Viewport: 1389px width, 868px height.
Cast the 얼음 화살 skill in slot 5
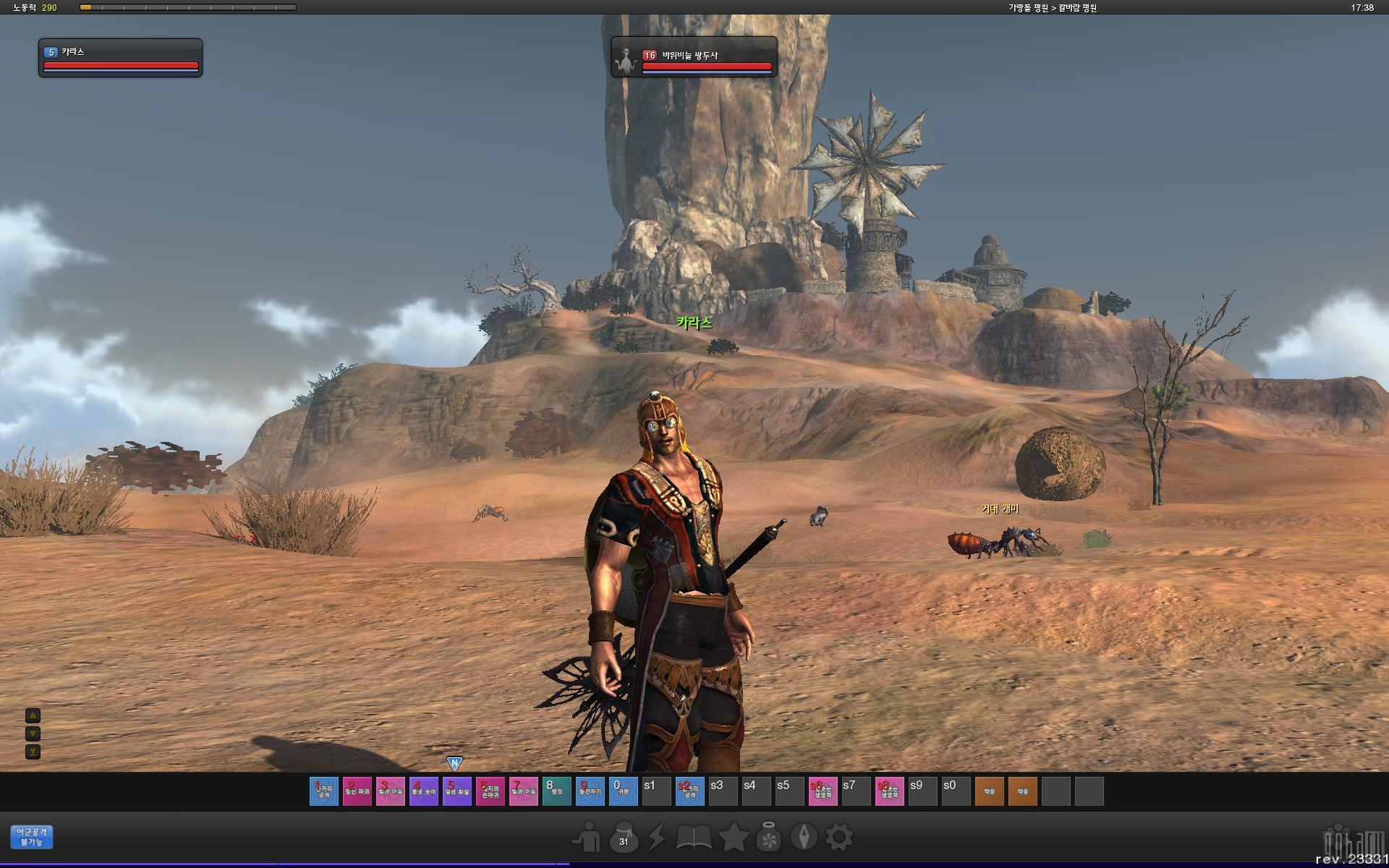(x=456, y=791)
